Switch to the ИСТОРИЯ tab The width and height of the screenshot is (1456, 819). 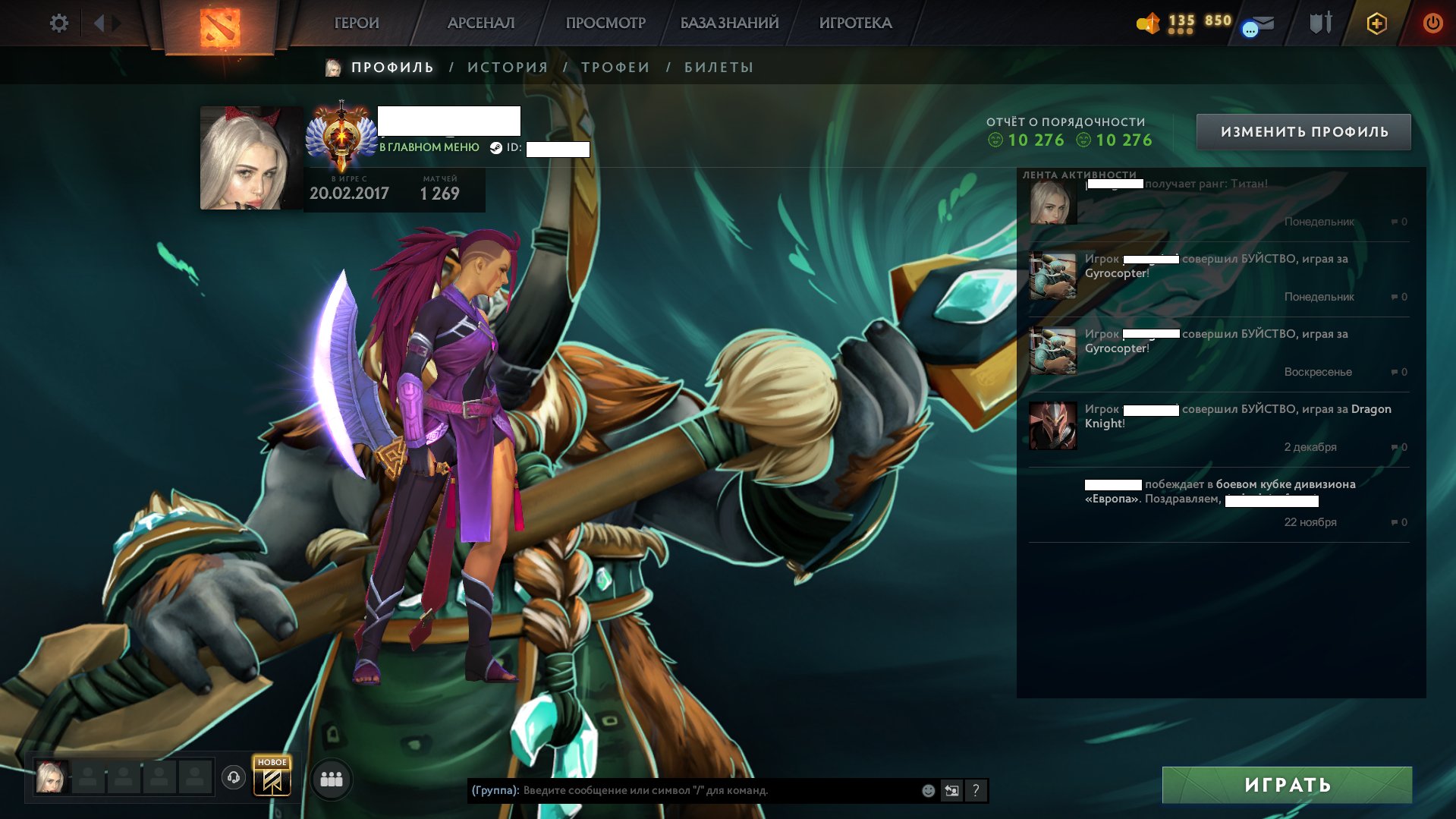507,67
